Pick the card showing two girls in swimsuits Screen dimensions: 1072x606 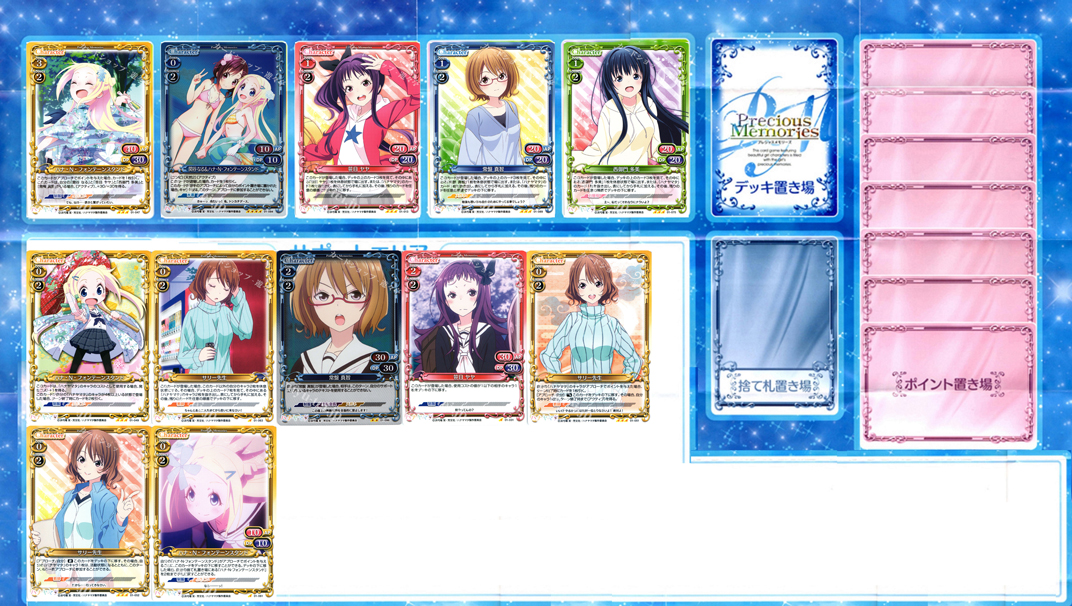point(224,130)
